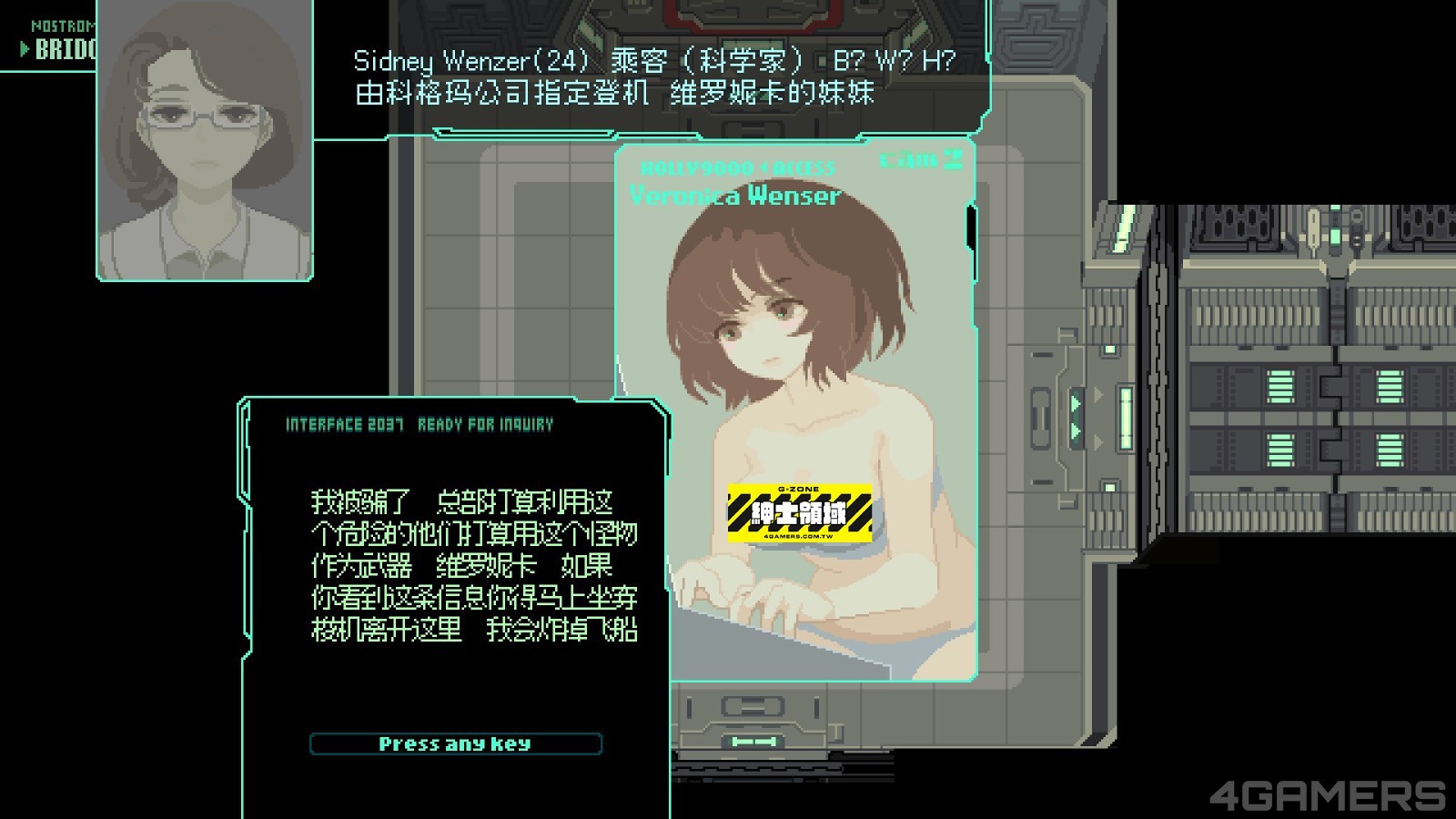The height and width of the screenshot is (819, 1456).
Task: Open the Veronica Wenser camera feed card
Action: pos(794,409)
